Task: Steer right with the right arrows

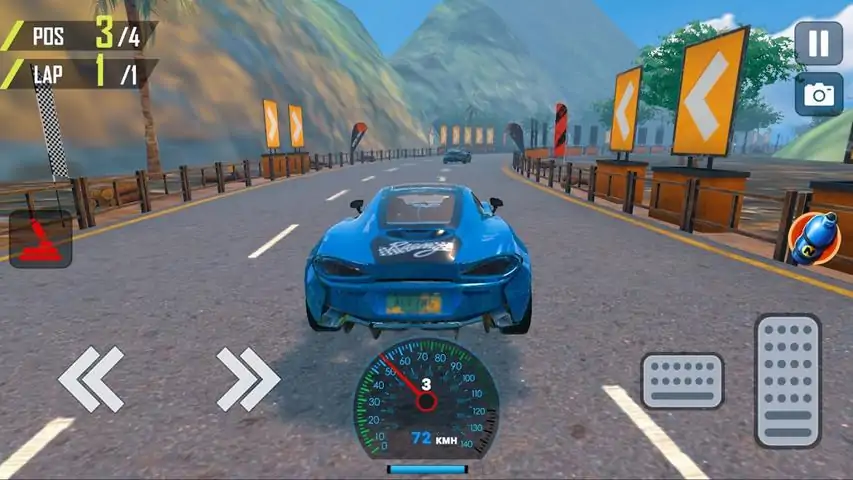Action: [x=248, y=379]
